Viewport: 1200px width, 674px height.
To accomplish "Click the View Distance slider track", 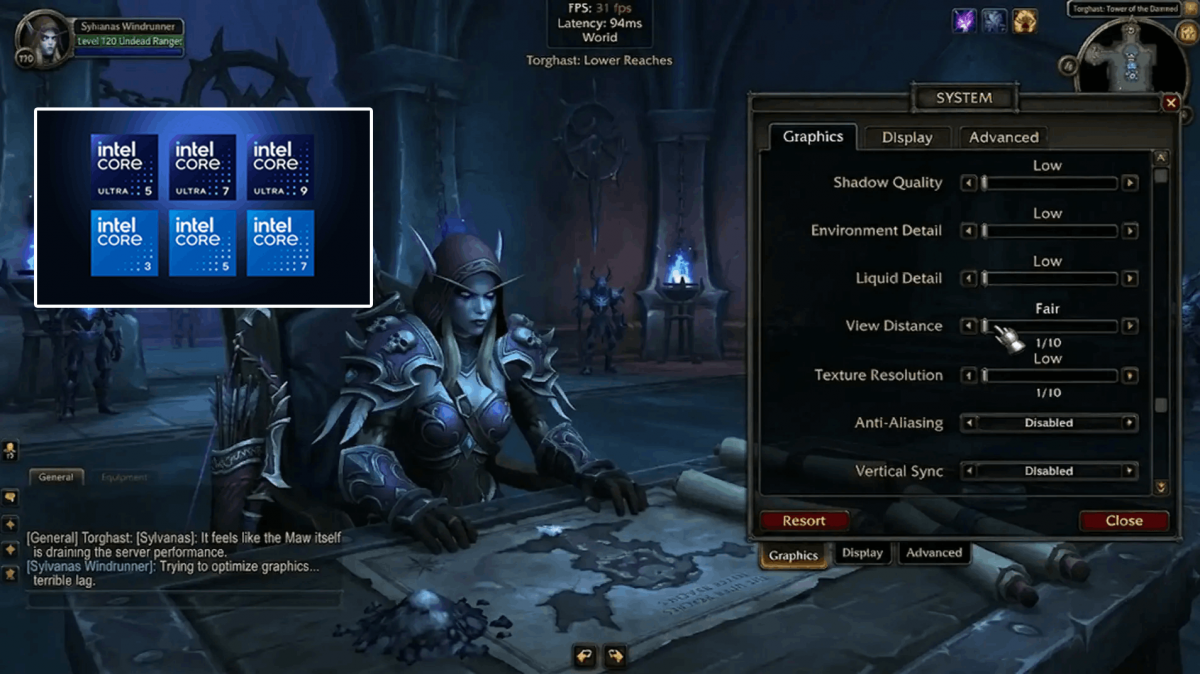I will (x=1050, y=326).
